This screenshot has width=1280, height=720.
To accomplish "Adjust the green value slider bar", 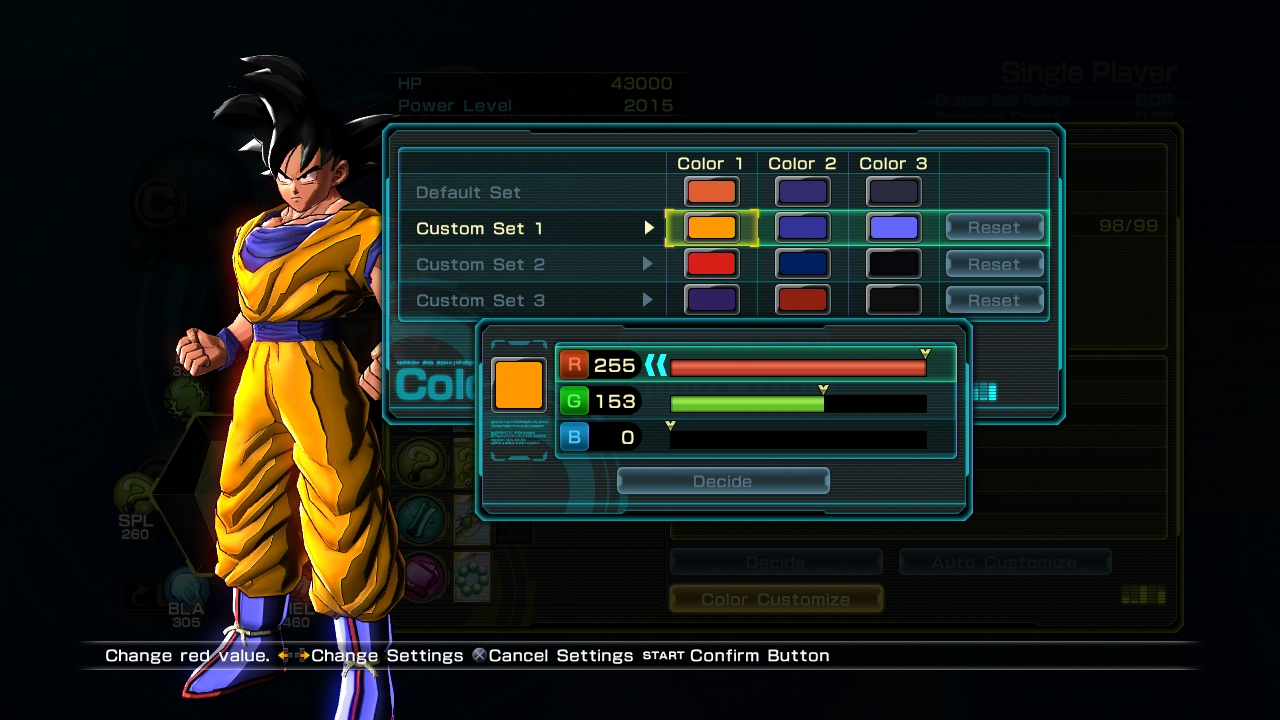I will pos(798,403).
